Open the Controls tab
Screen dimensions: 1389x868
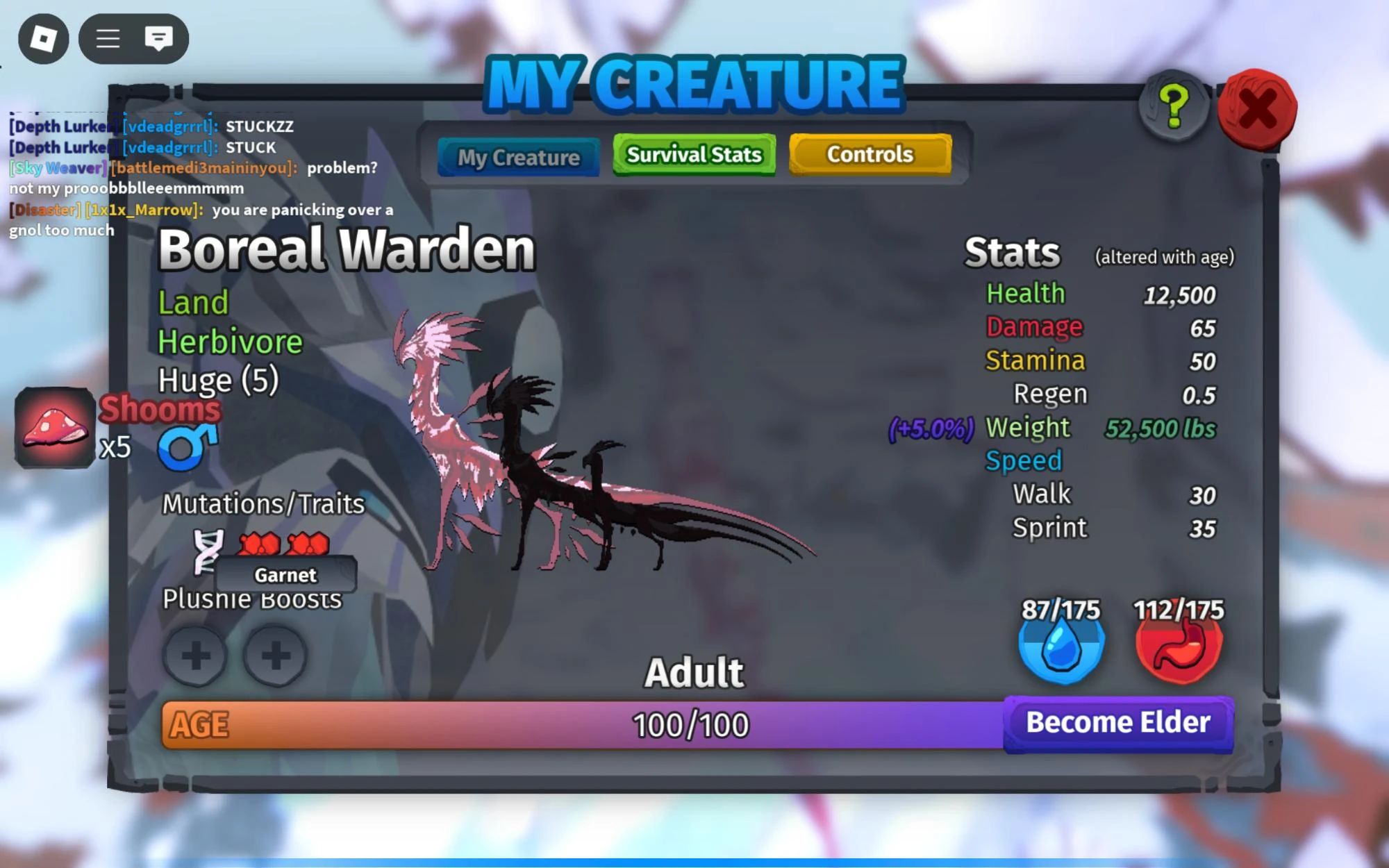pyautogui.click(x=870, y=153)
